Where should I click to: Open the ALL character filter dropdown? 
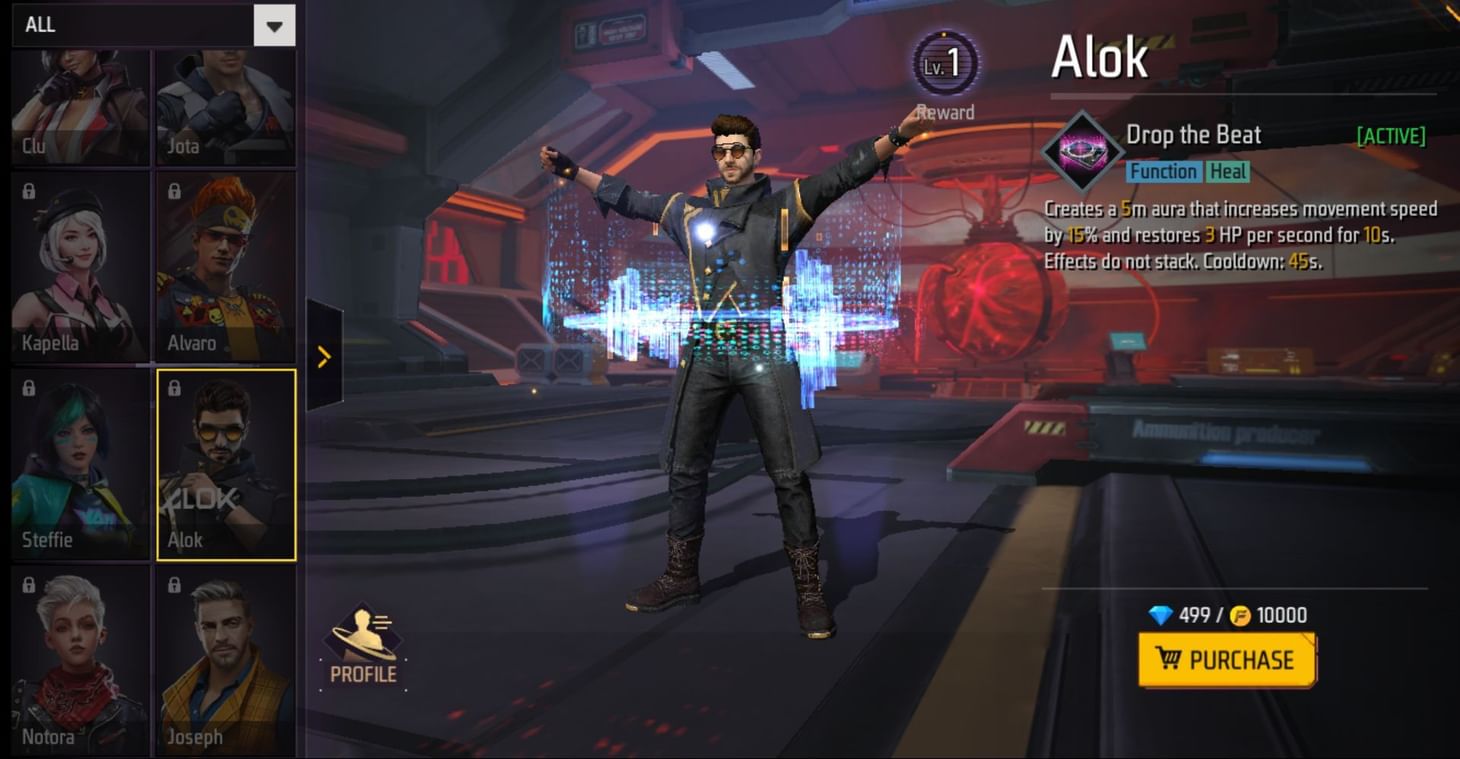tap(140, 24)
